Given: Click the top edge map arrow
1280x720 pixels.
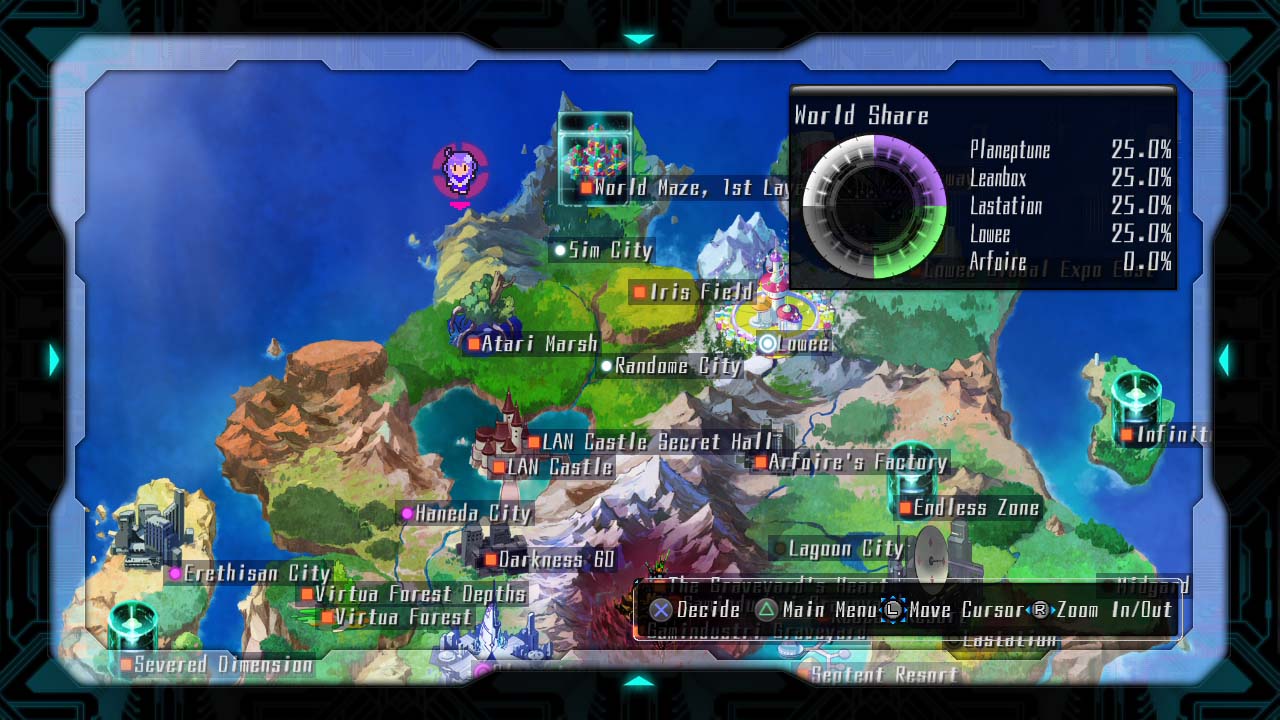Looking at the screenshot, I should point(638,39).
